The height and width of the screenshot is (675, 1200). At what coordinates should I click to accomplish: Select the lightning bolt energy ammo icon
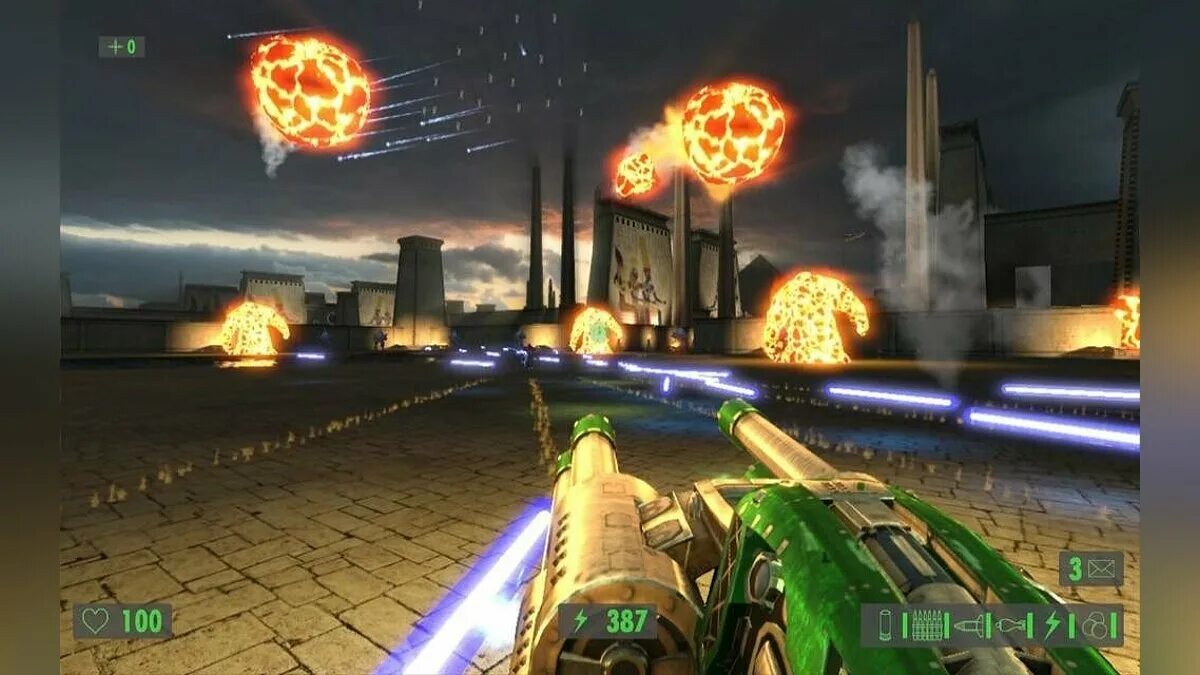pyautogui.click(x=1052, y=625)
